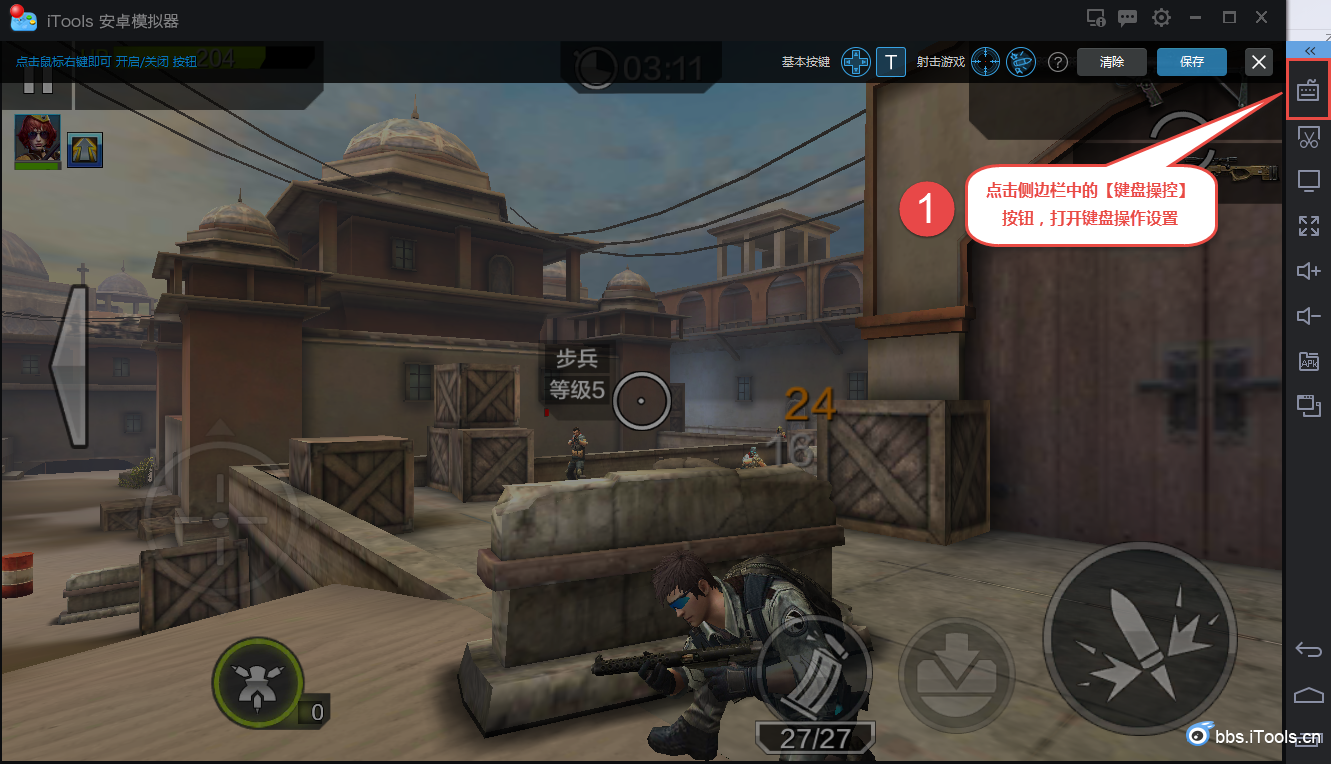Click the 保存 (Save) button
Viewport: 1331px width, 764px height.
pos(1191,62)
